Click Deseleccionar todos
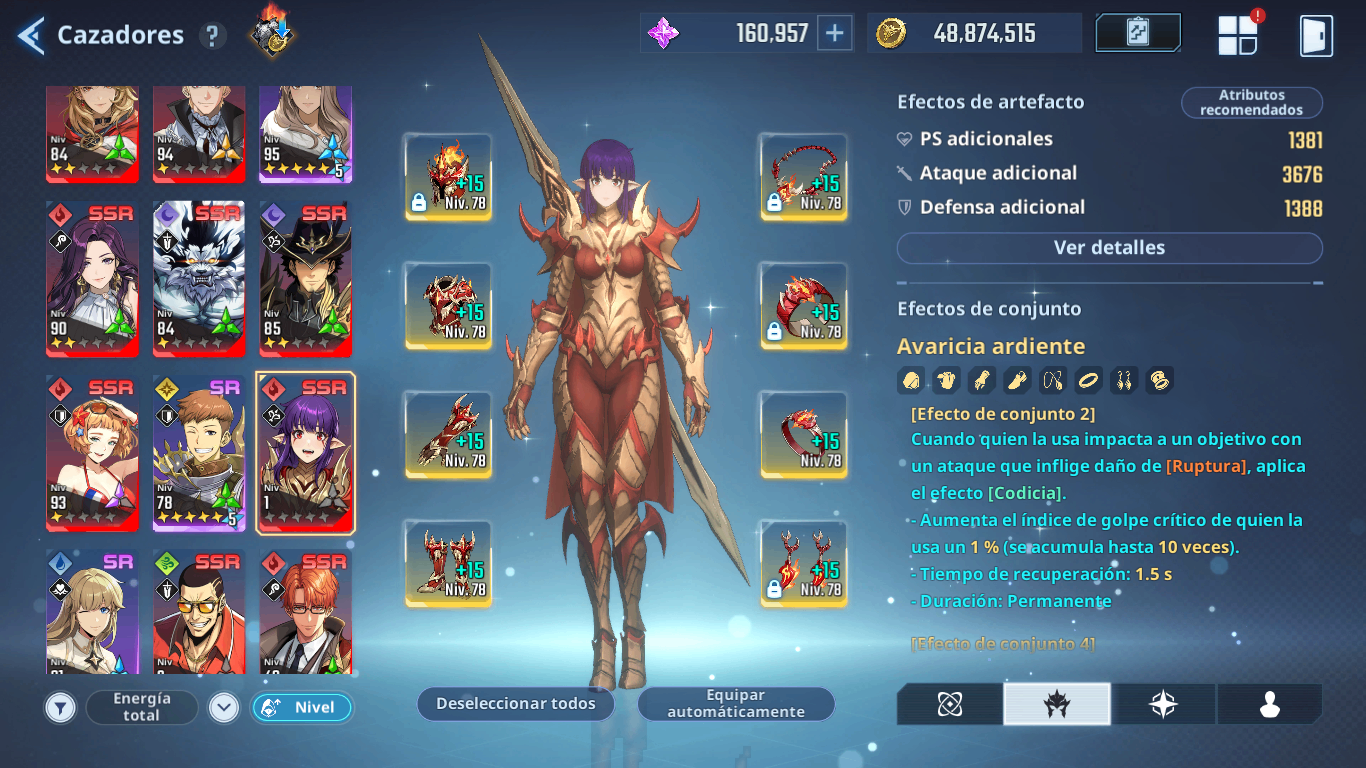 (x=515, y=704)
